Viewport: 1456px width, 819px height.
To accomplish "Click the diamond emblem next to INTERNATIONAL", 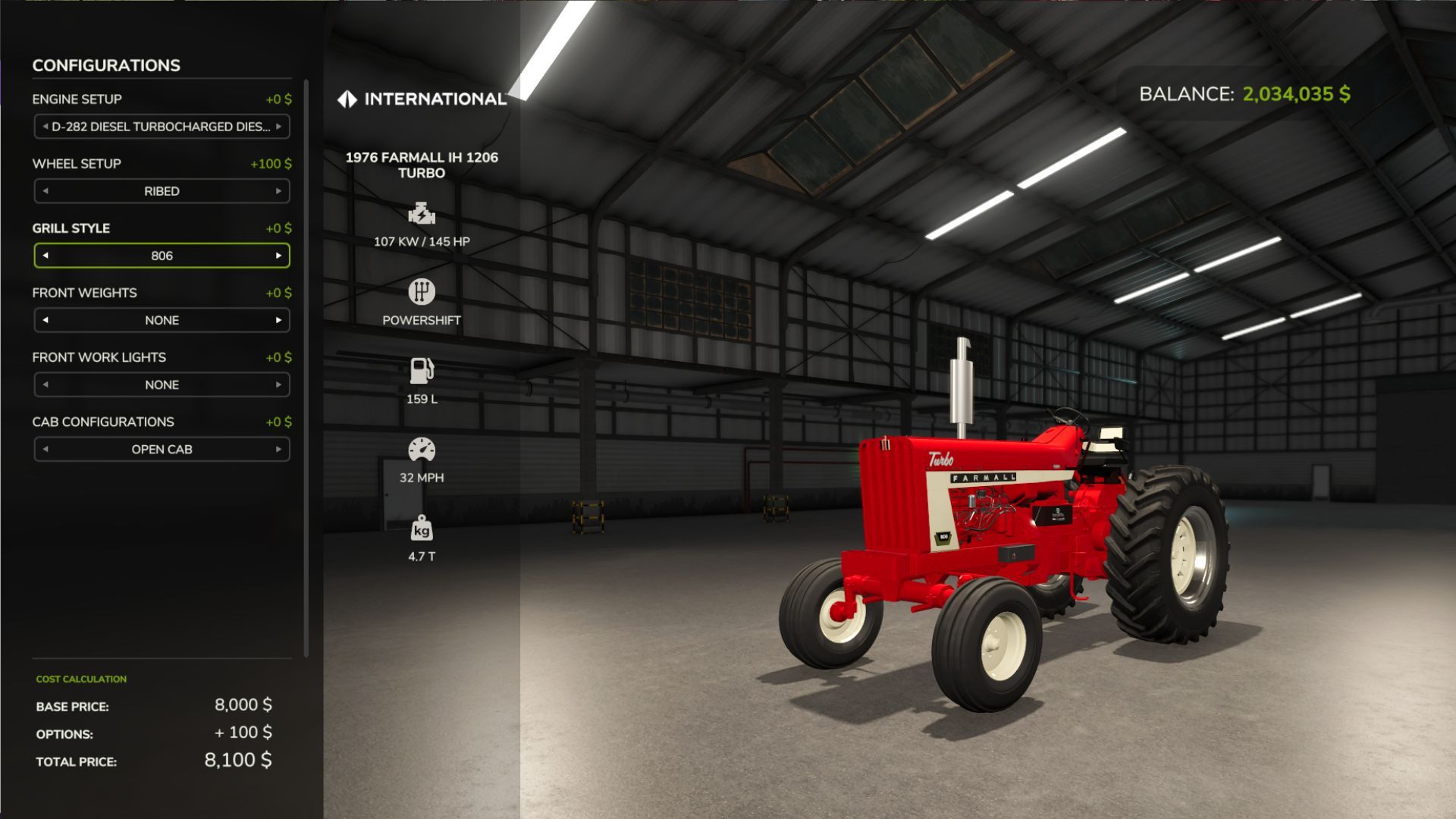I will tap(347, 97).
